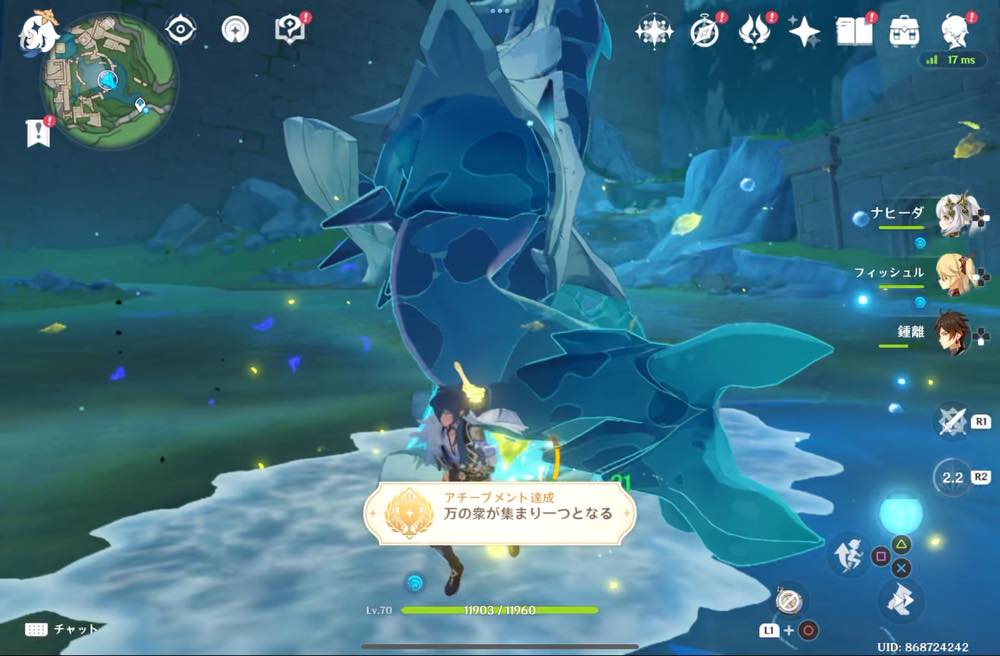Switch to party member ナヒーダ

956,215
